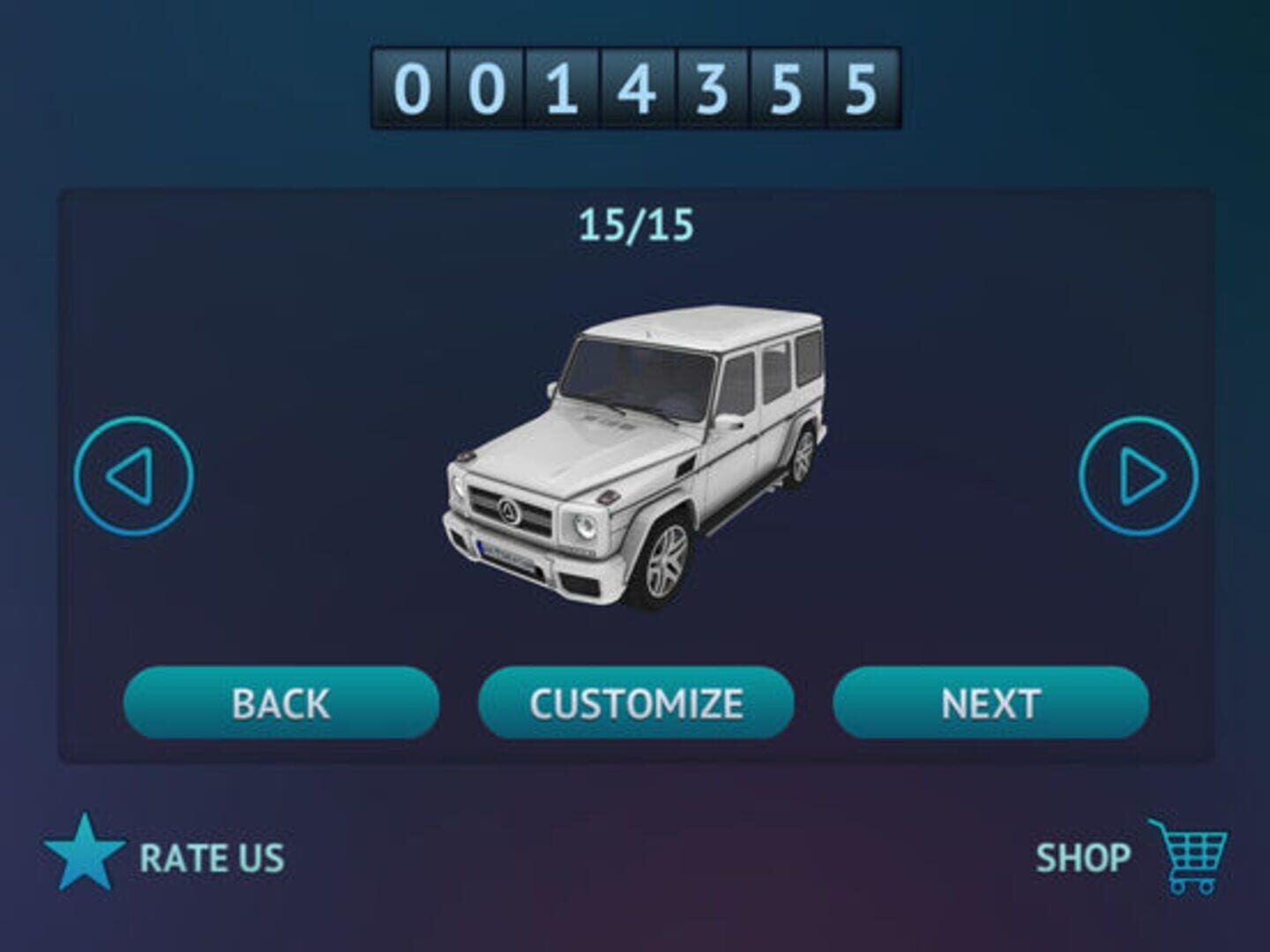
Task: Show the previous car with left arrow
Action: coord(133,476)
